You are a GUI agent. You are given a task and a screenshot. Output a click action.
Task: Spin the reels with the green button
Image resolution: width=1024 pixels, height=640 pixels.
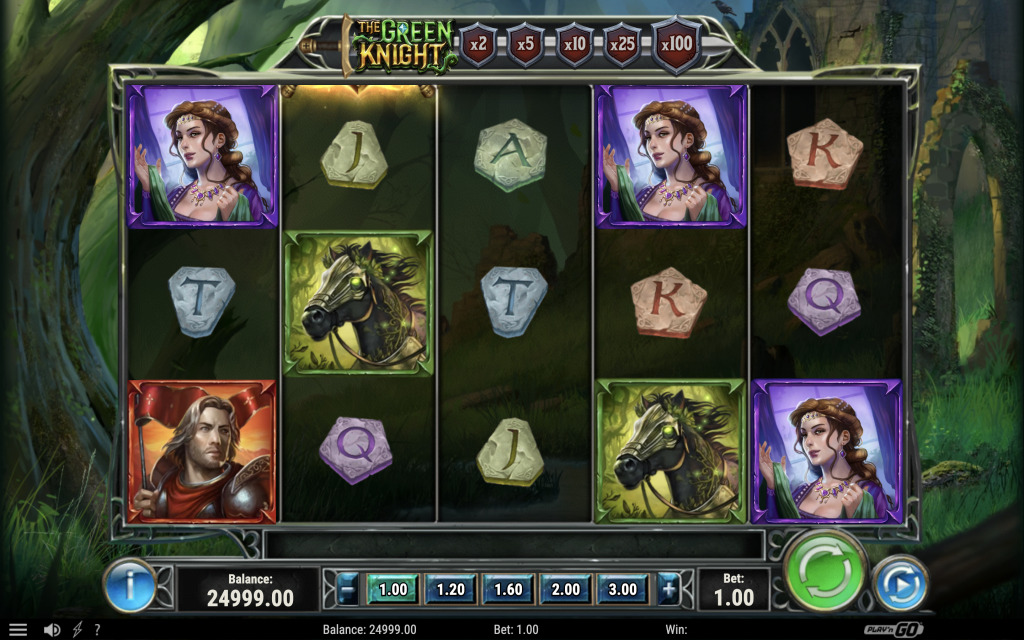(x=826, y=571)
